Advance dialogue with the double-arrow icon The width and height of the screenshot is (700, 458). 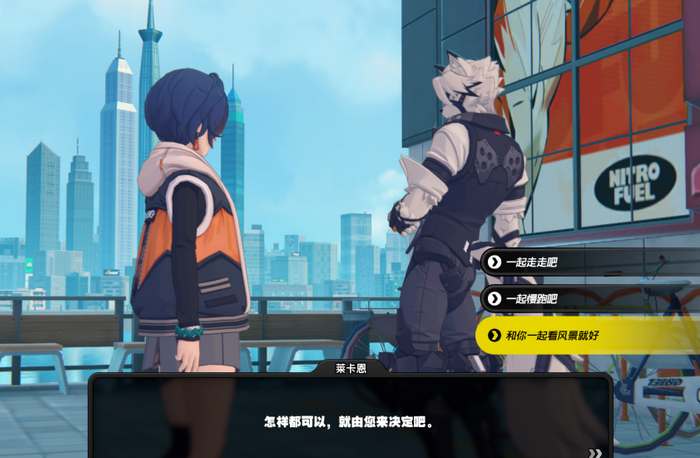(596, 452)
